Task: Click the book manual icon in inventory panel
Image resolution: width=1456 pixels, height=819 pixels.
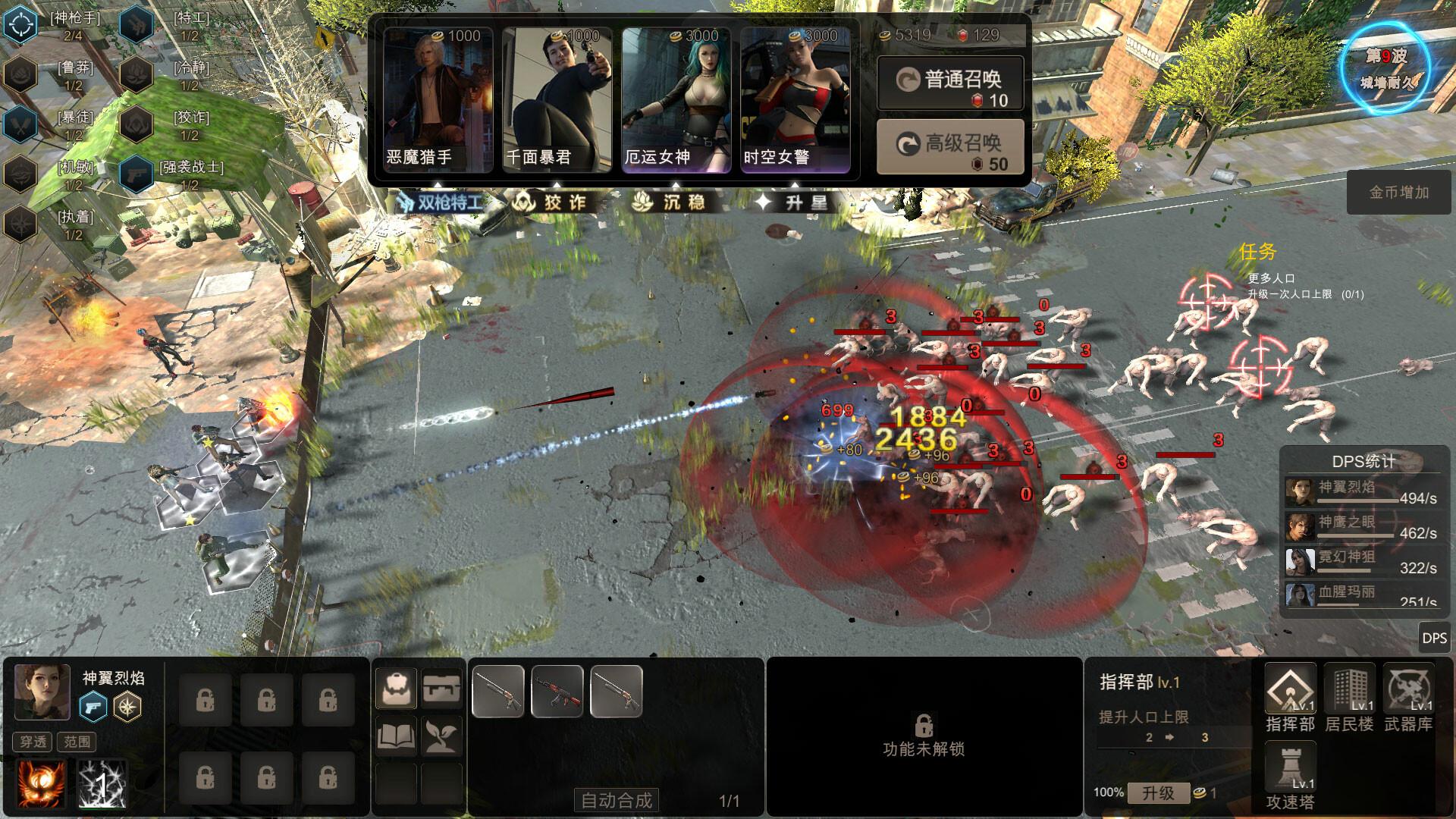Action: pos(396,736)
